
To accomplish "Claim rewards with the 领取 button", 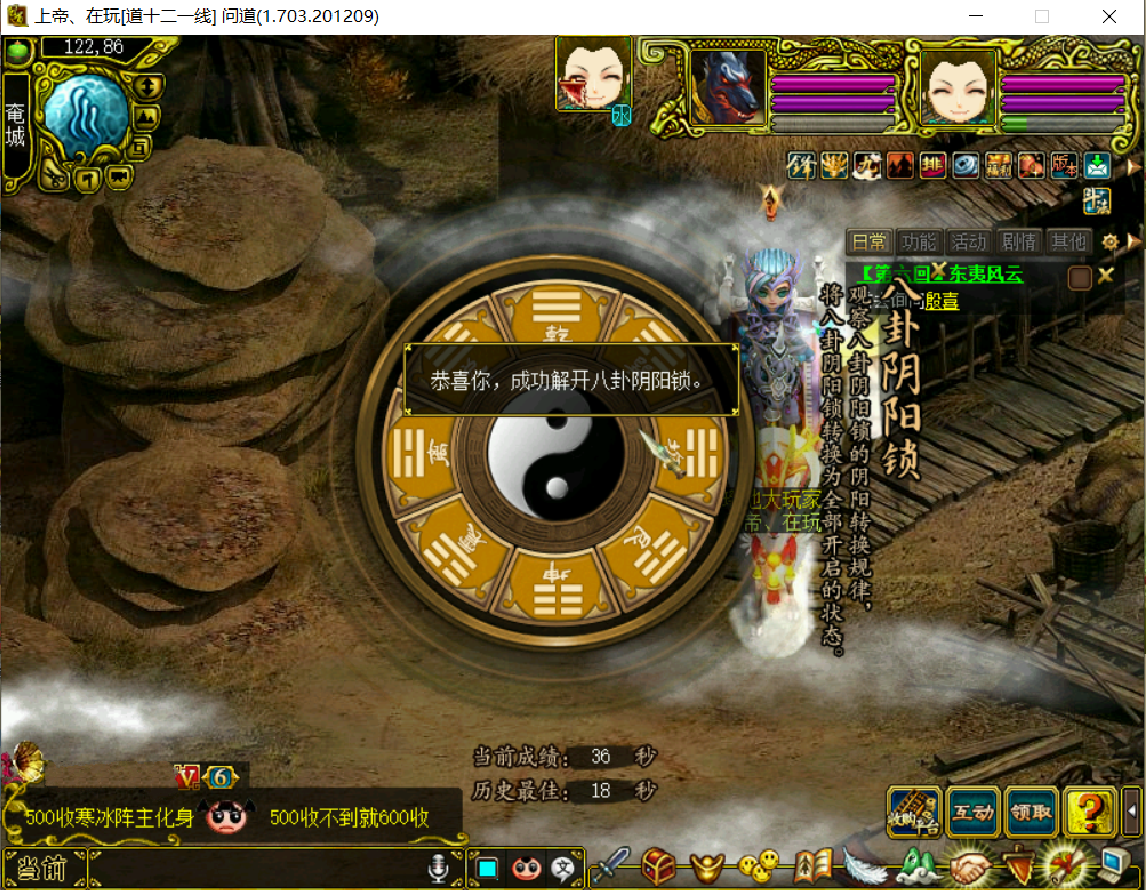I will tap(1031, 813).
